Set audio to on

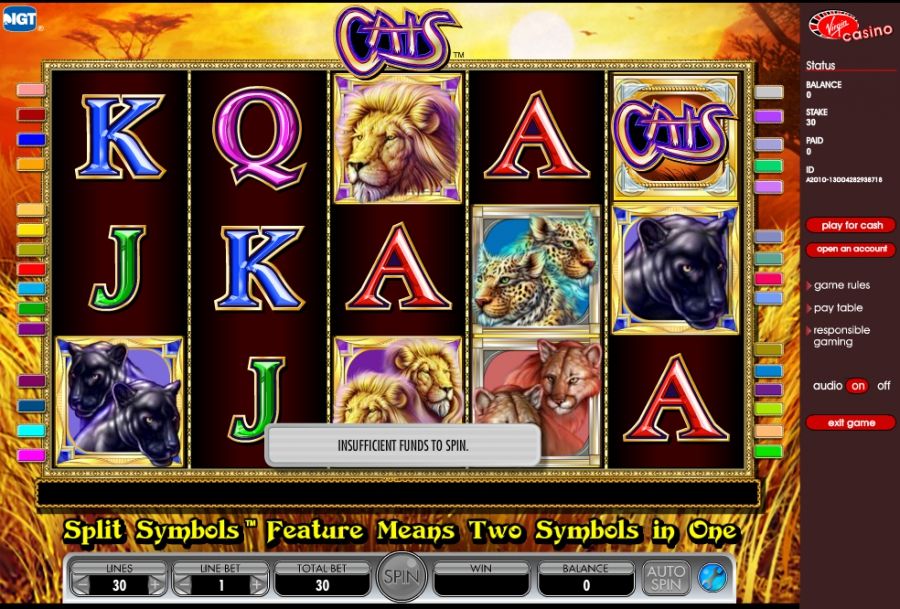pos(857,386)
